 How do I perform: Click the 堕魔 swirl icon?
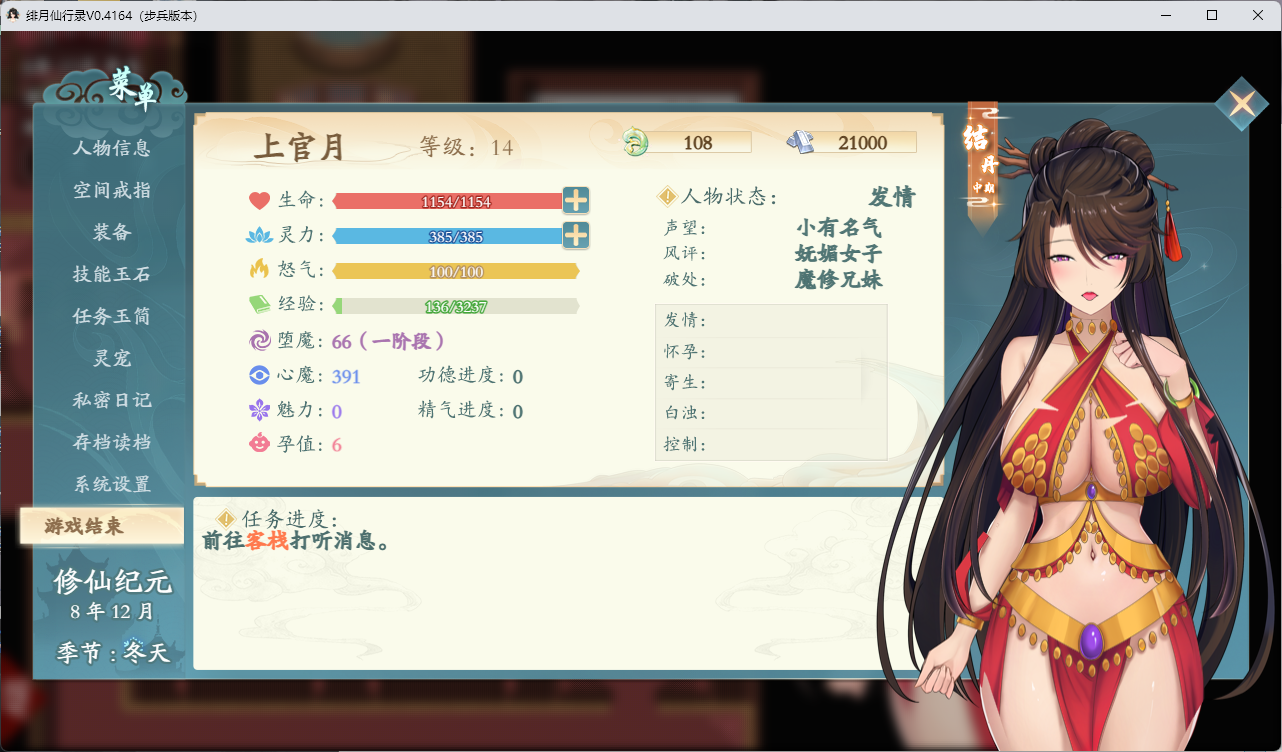[258, 341]
